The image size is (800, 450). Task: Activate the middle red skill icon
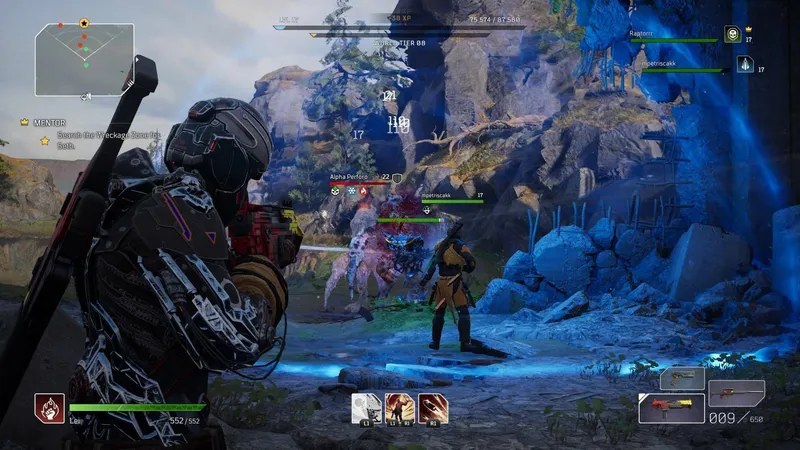click(x=399, y=407)
